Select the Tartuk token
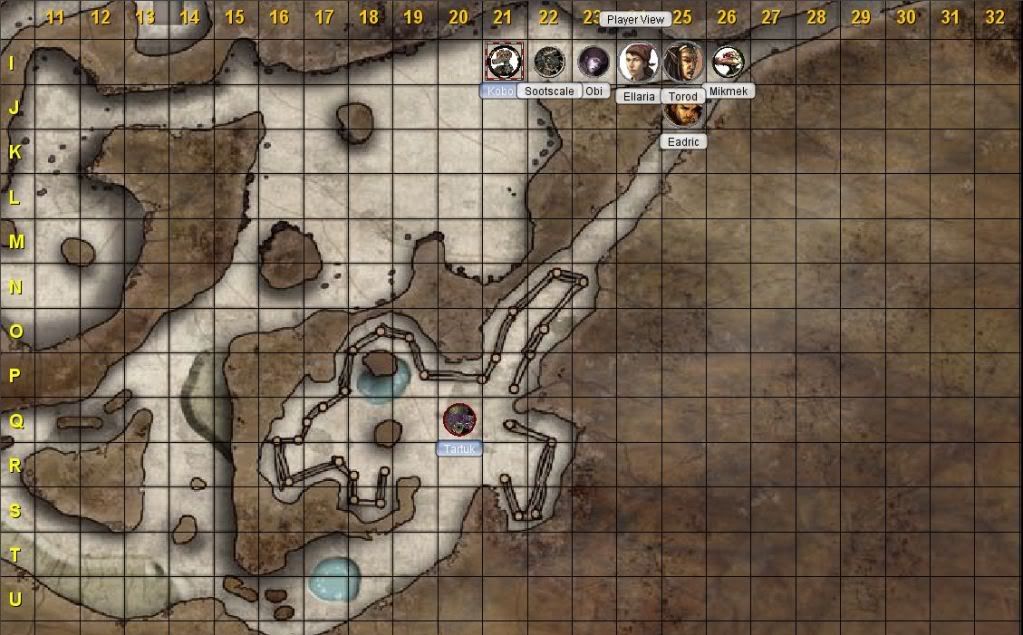Viewport: 1023px width, 635px height. (x=459, y=420)
